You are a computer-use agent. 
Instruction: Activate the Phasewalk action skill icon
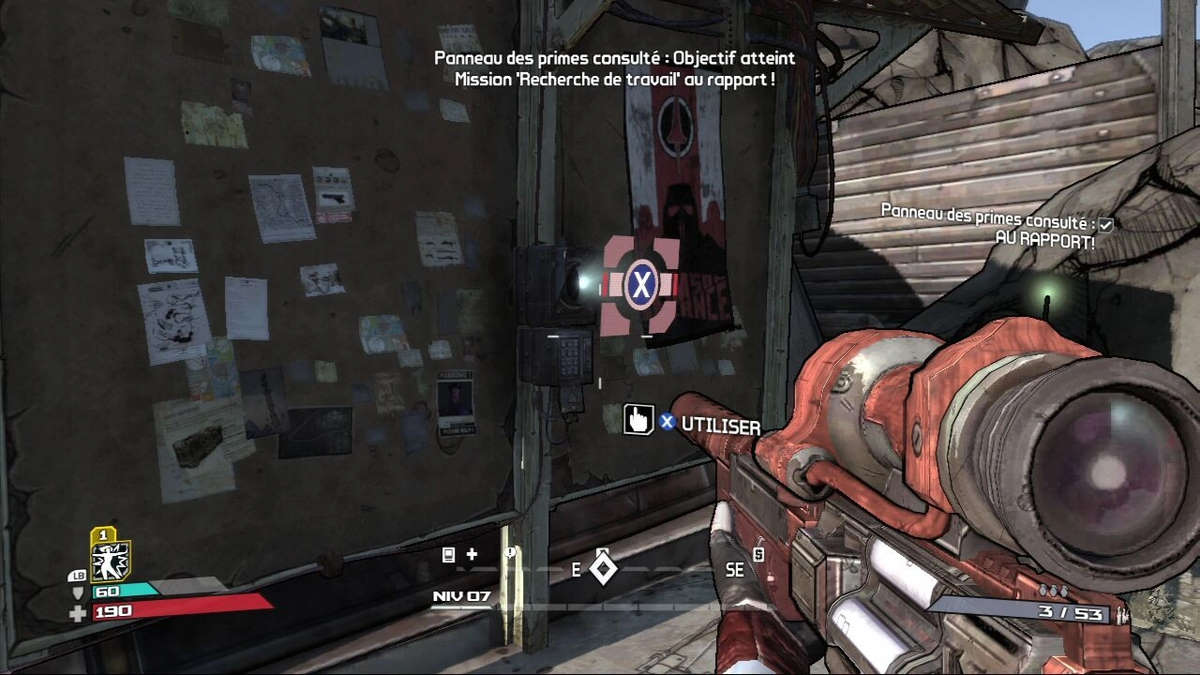pos(110,561)
